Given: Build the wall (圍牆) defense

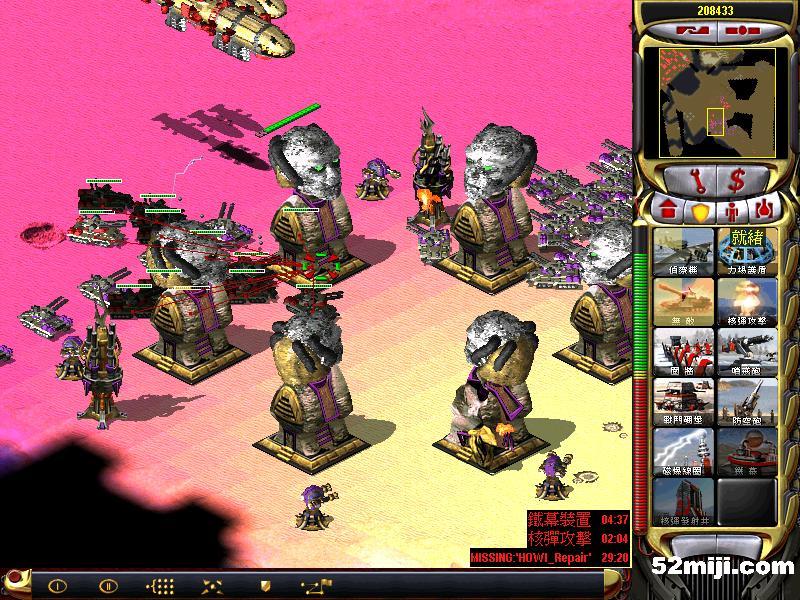Looking at the screenshot, I should click(x=683, y=349).
